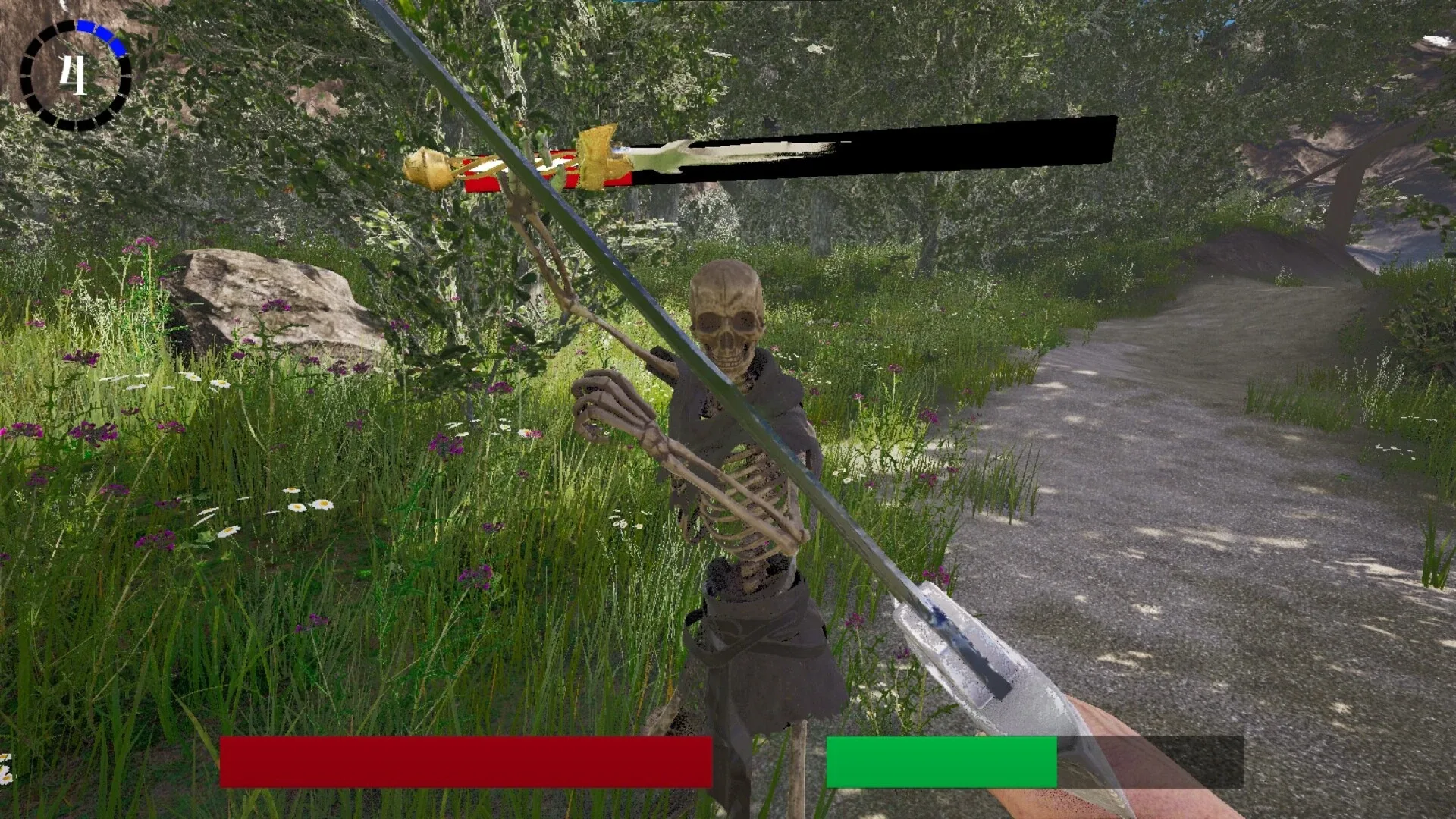Select the blue progress segment on the timer ring

tap(102, 34)
